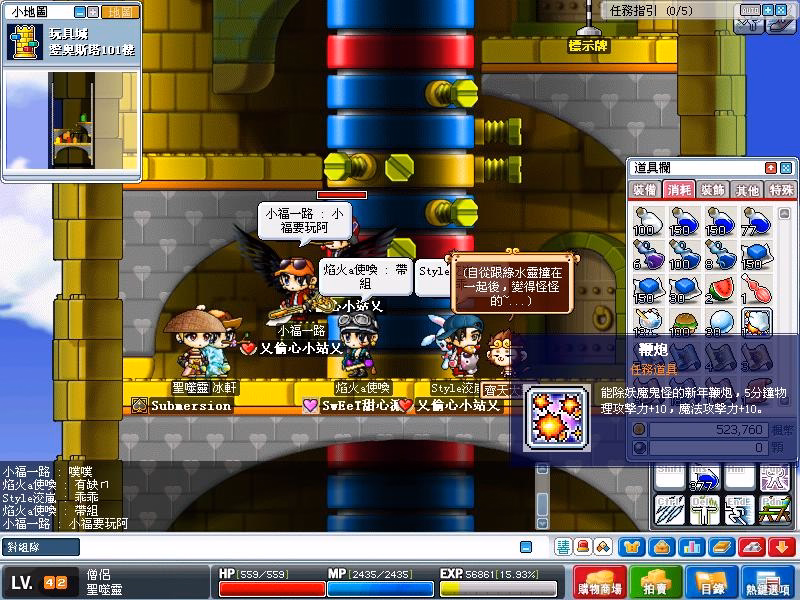Open the bar chart stats shortcut
800x600 pixels.
click(x=691, y=547)
